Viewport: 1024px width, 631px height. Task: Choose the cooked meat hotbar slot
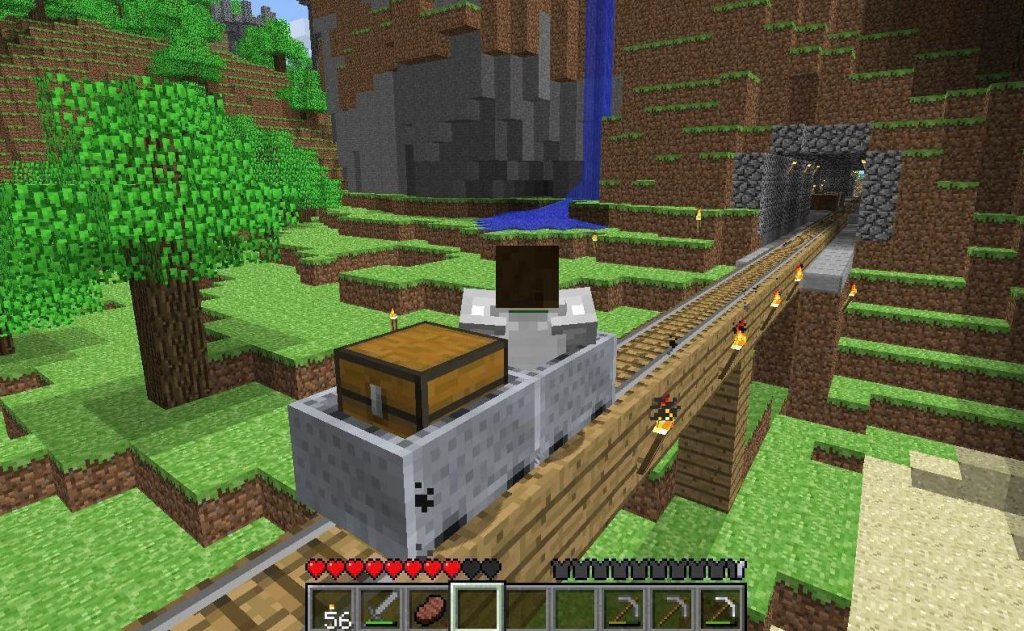pyautogui.click(x=429, y=609)
